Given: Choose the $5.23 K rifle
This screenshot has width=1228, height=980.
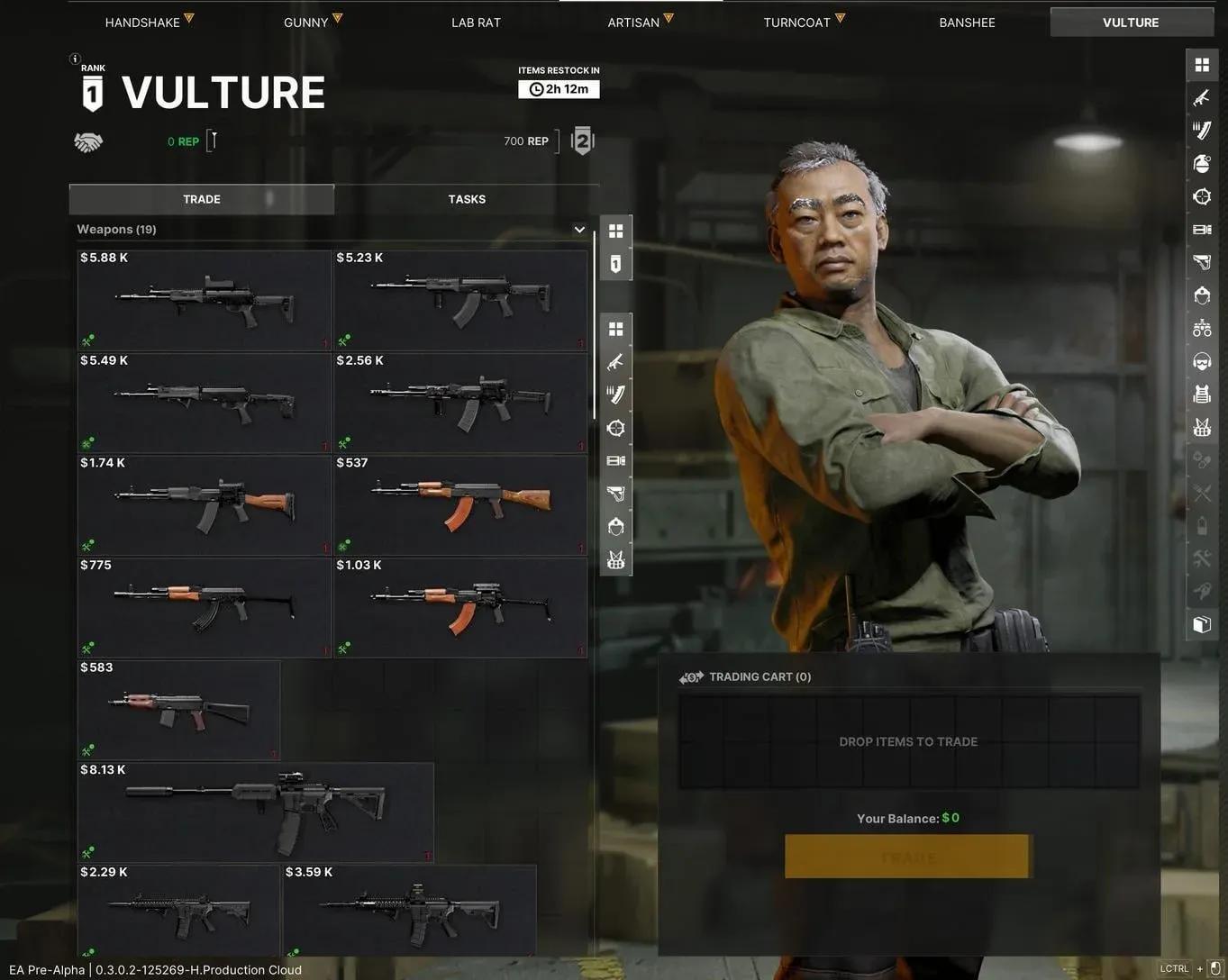Looking at the screenshot, I should coord(460,301).
